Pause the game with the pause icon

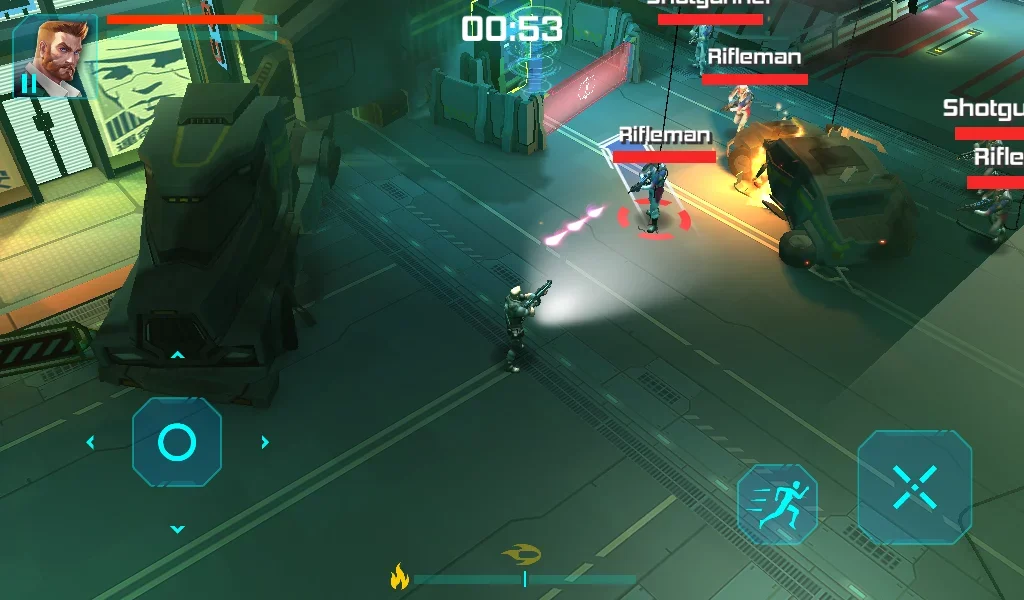pos(28,84)
